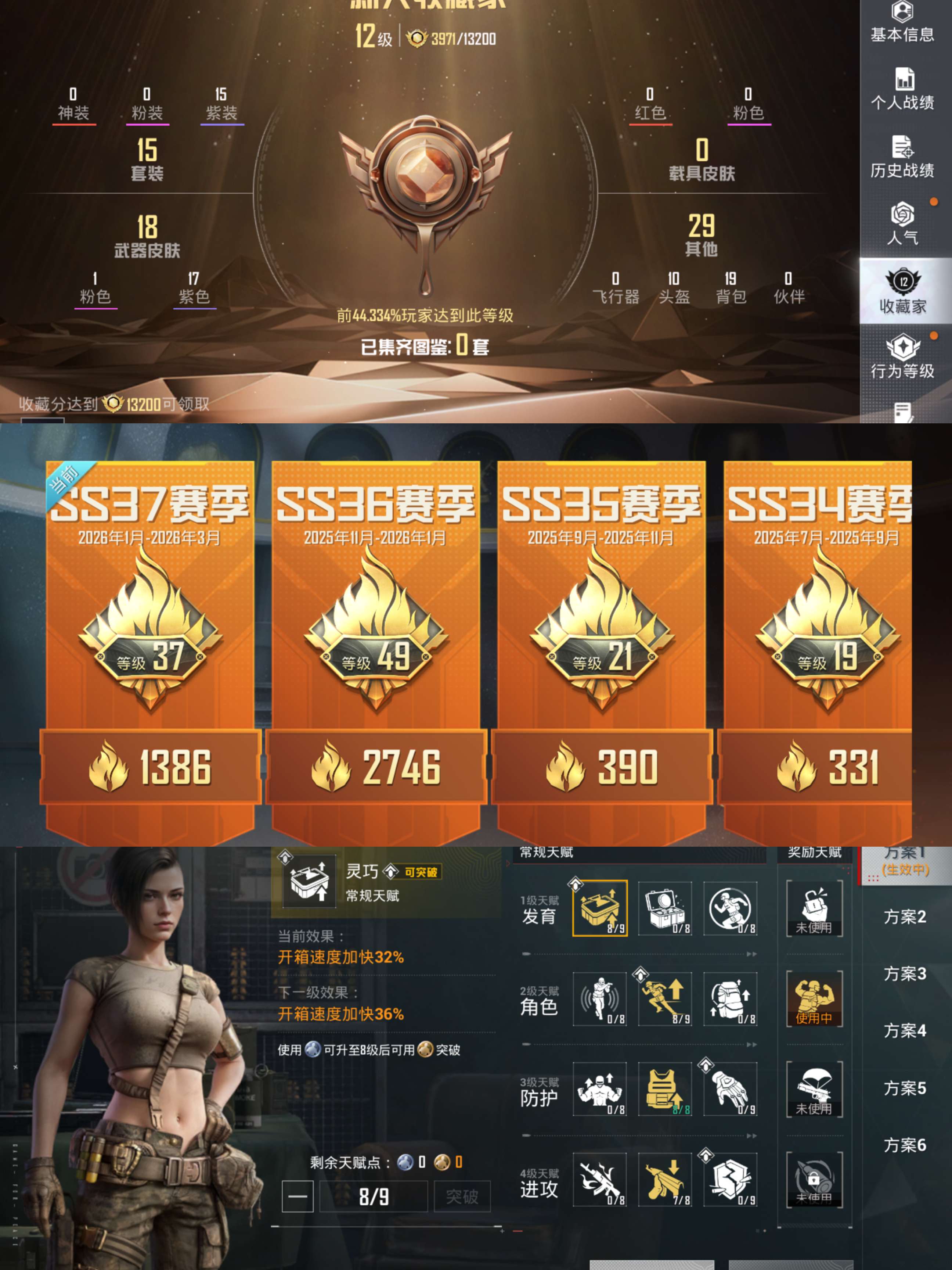Select the vest upgrade talent showing 8/8
Viewport: 952px width, 1270px height.
665,1089
